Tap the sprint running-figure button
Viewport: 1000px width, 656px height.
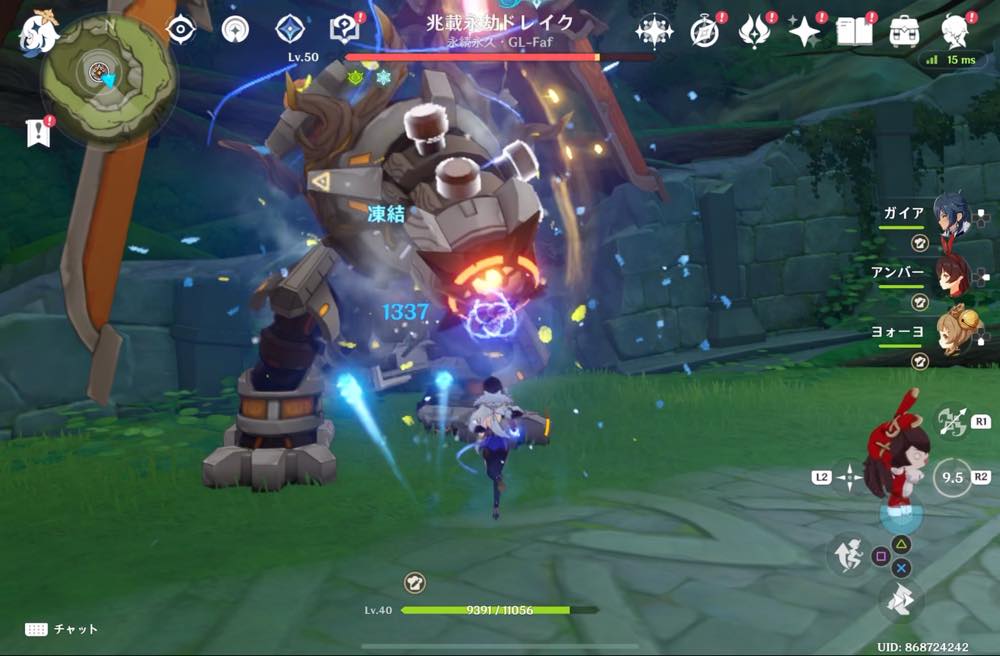click(848, 555)
